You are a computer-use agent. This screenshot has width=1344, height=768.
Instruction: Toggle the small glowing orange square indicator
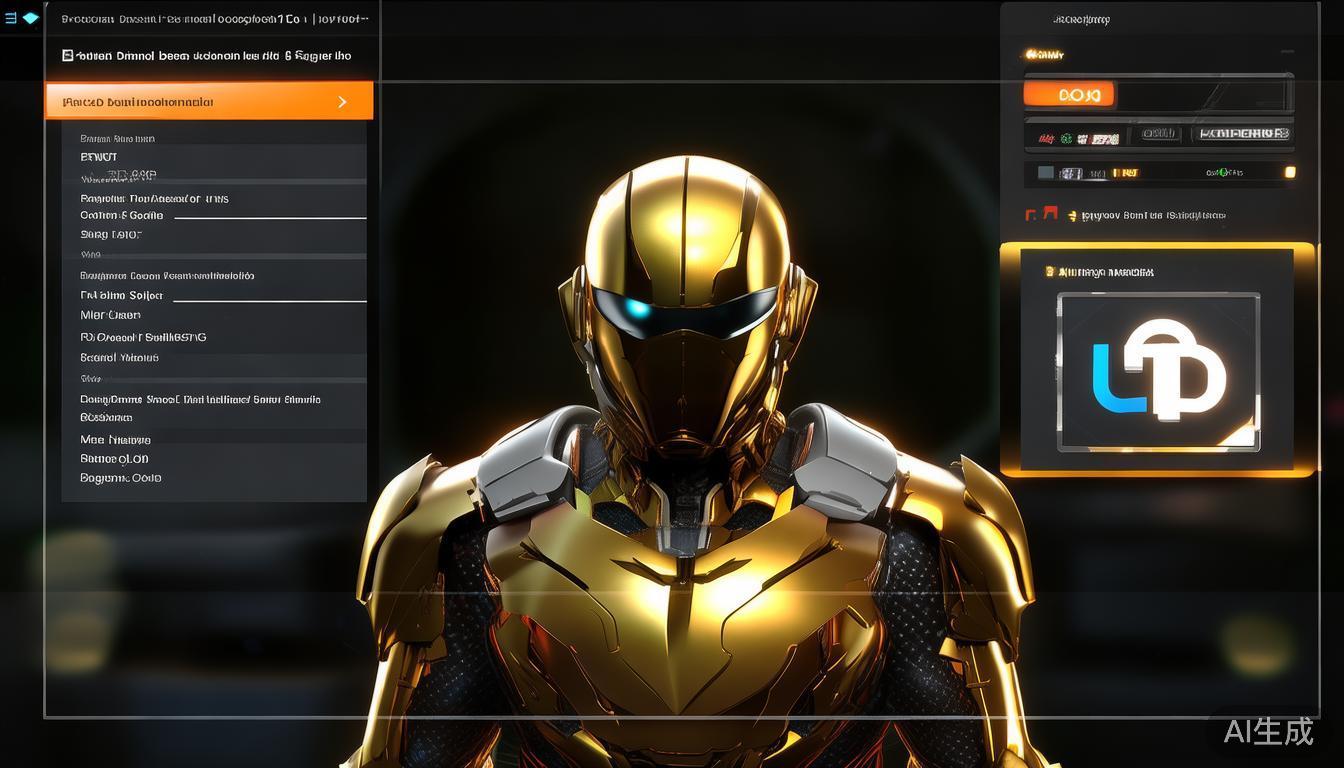coord(1290,172)
